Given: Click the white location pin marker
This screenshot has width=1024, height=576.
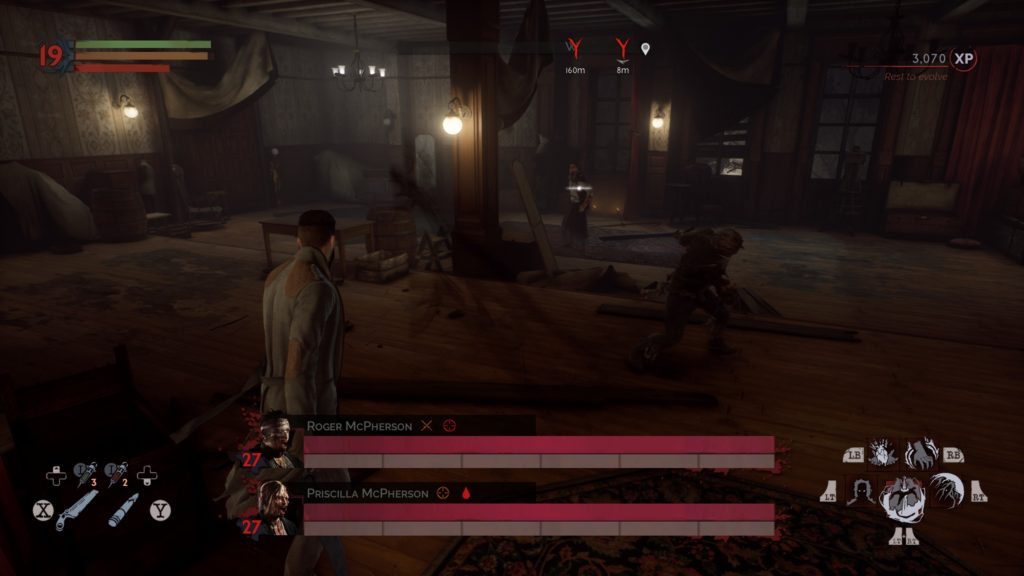Looking at the screenshot, I should point(646,48).
